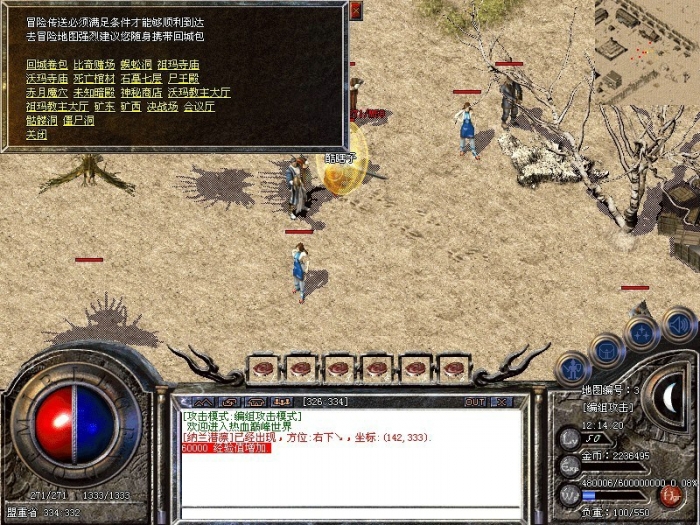Screen dimensions: 700x525
Task: Go to 会议厅
Action: coord(200,105)
